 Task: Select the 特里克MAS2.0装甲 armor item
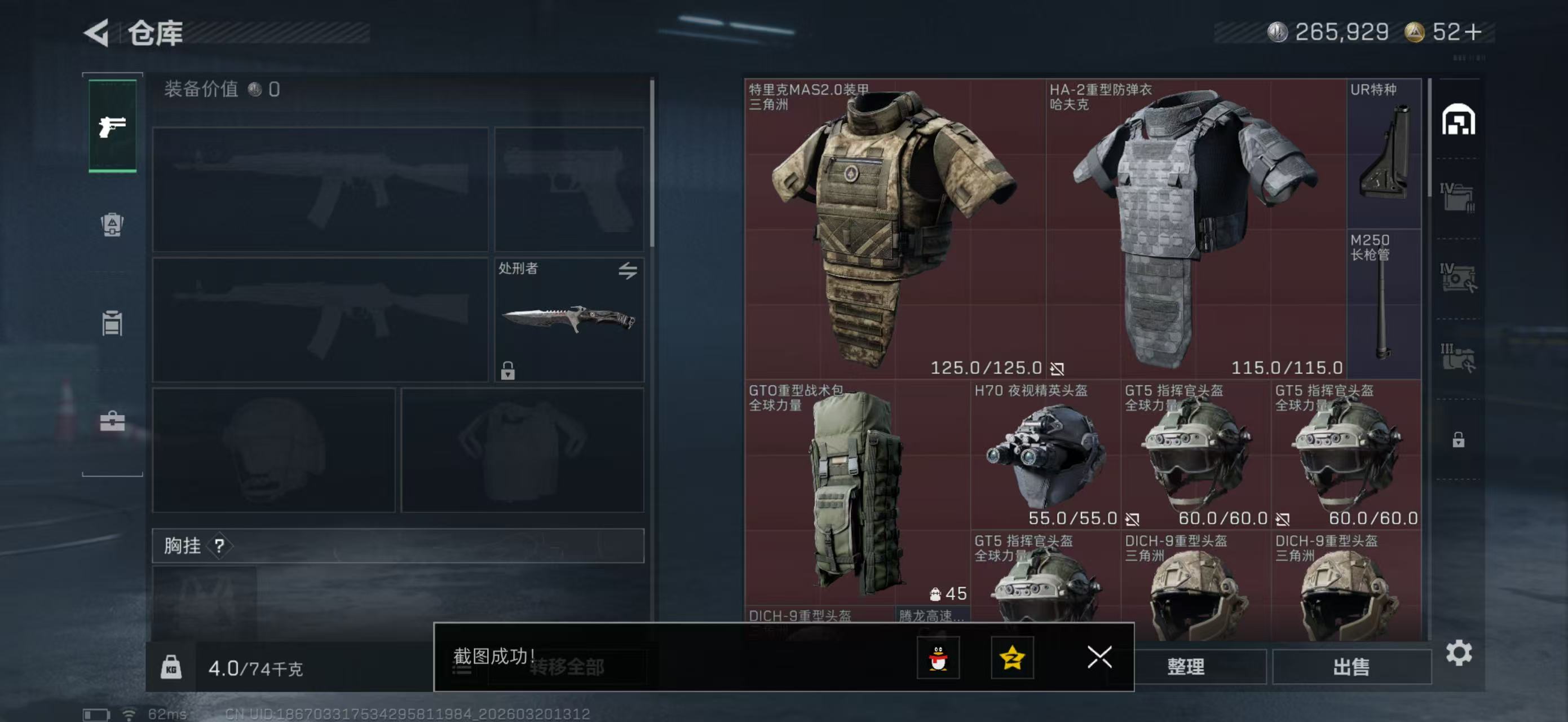click(895, 228)
